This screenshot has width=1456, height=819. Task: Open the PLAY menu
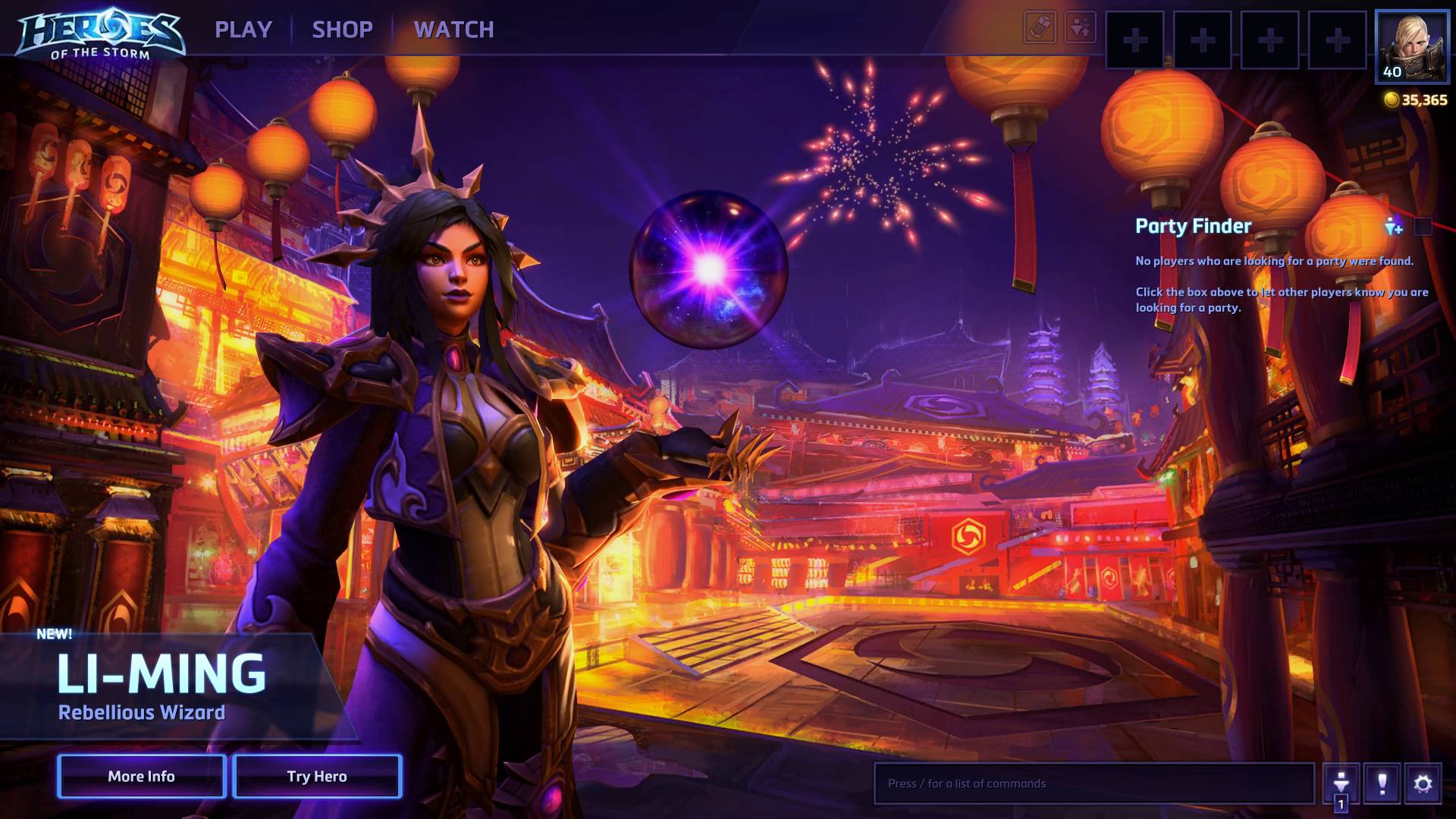pos(243,30)
